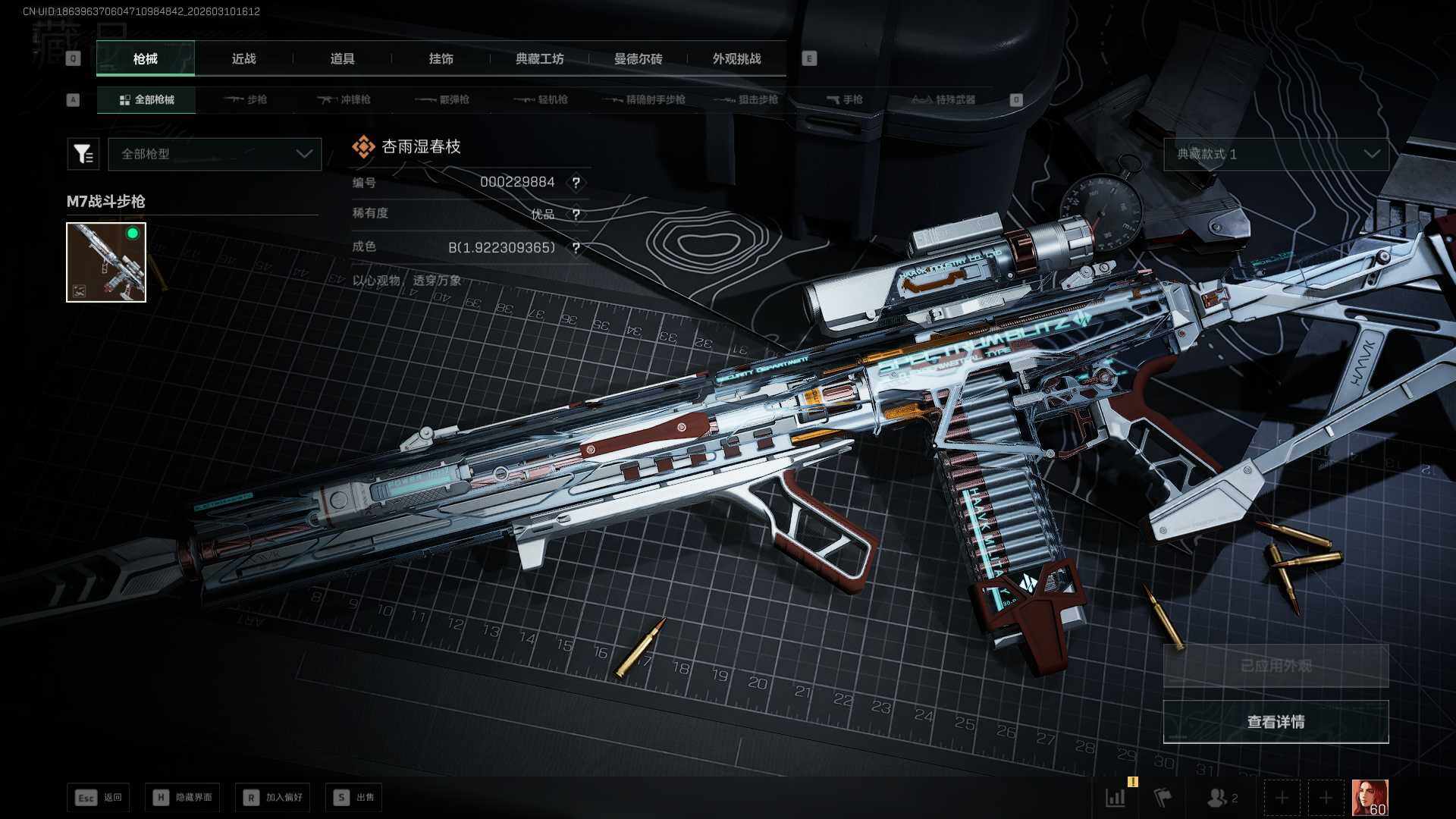Viewport: 1456px width, 819px height.
Task: Open the 曼德尔砖 tab
Action: point(638,58)
